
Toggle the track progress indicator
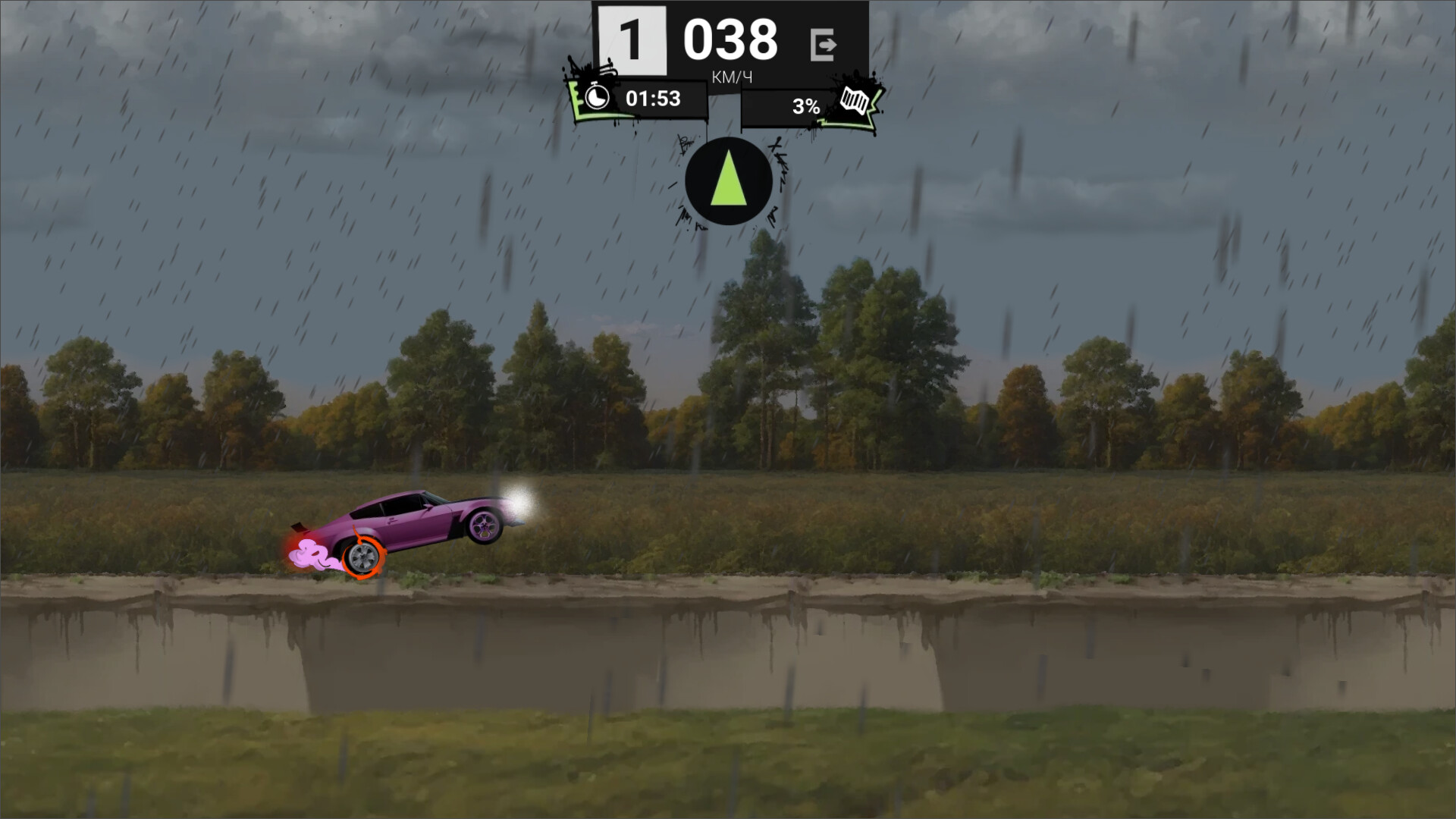click(805, 106)
